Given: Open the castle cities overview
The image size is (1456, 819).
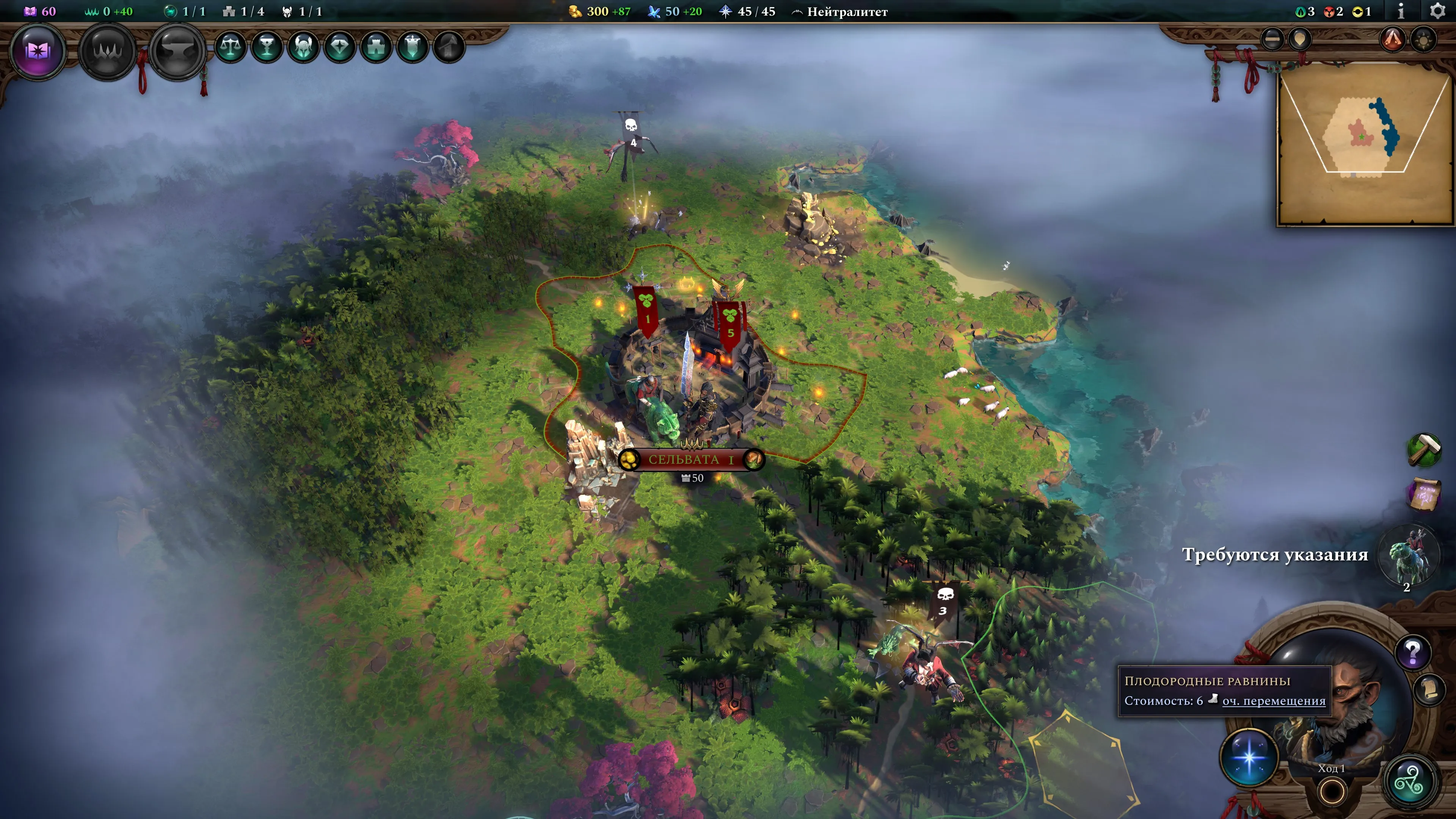Looking at the screenshot, I should pyautogui.click(x=377, y=47).
